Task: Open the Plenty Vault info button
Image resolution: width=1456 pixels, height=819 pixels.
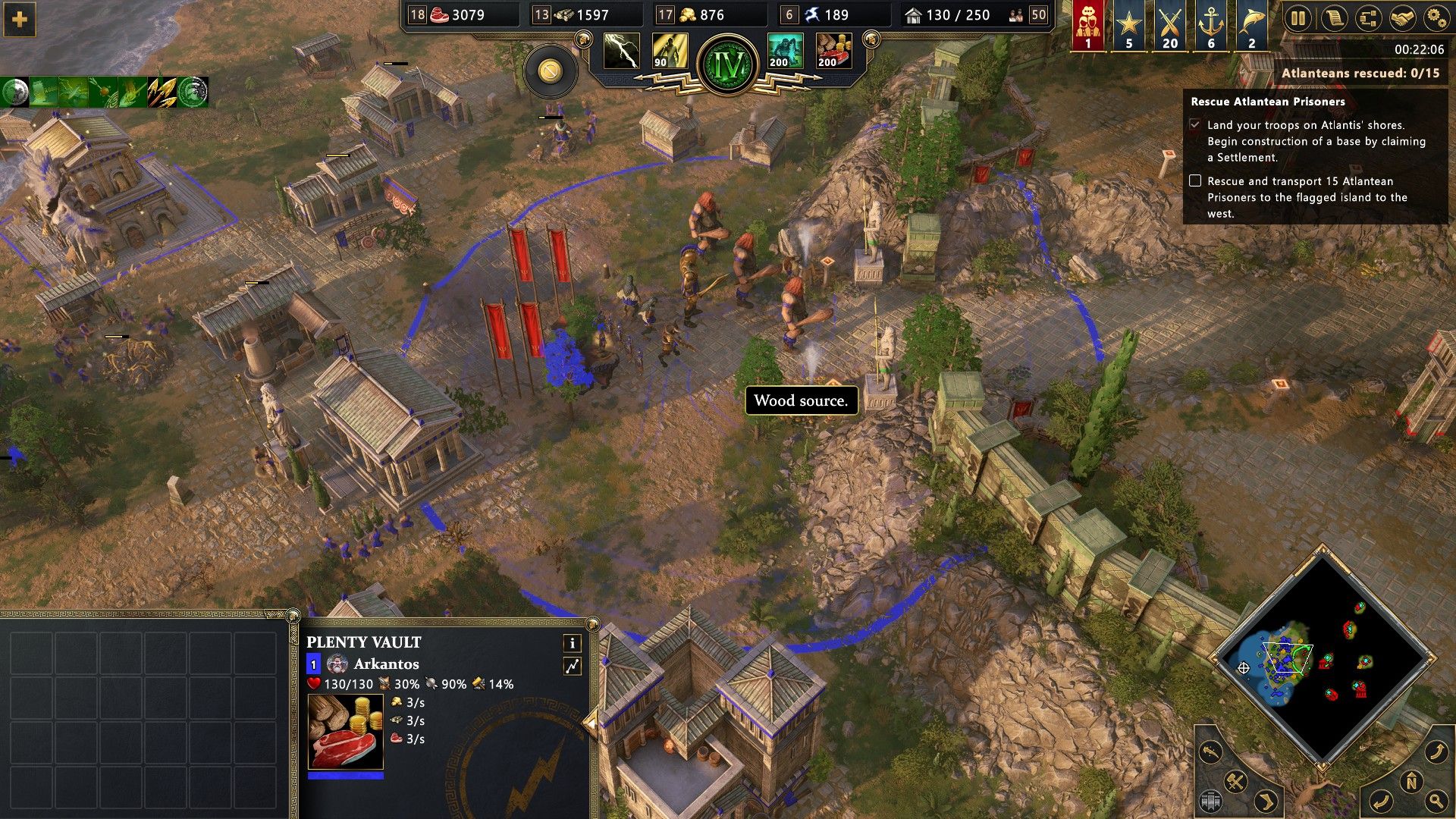Action: 572,643
